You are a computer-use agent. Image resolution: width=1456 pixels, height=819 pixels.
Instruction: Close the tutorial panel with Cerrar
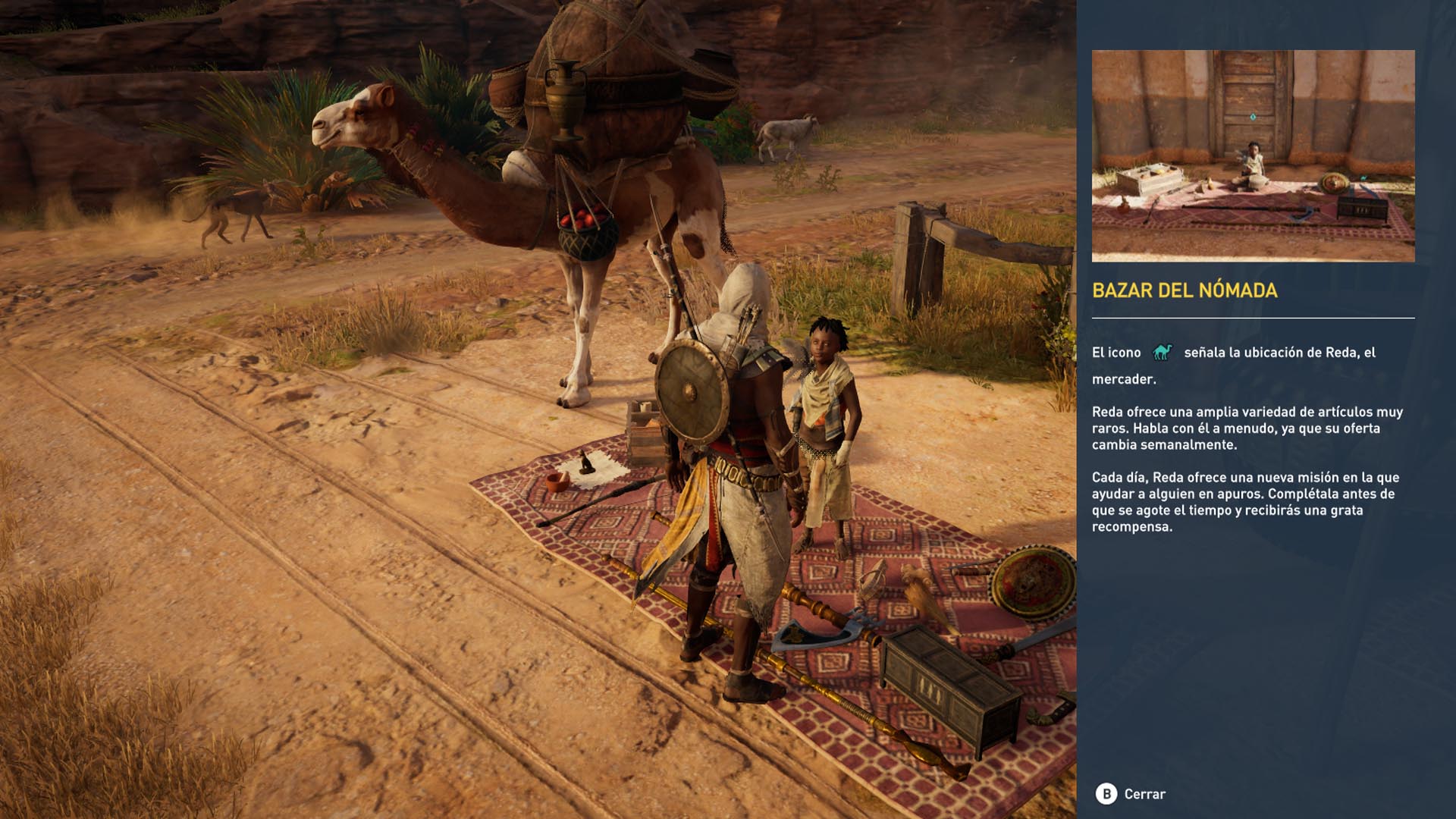coord(1131,794)
